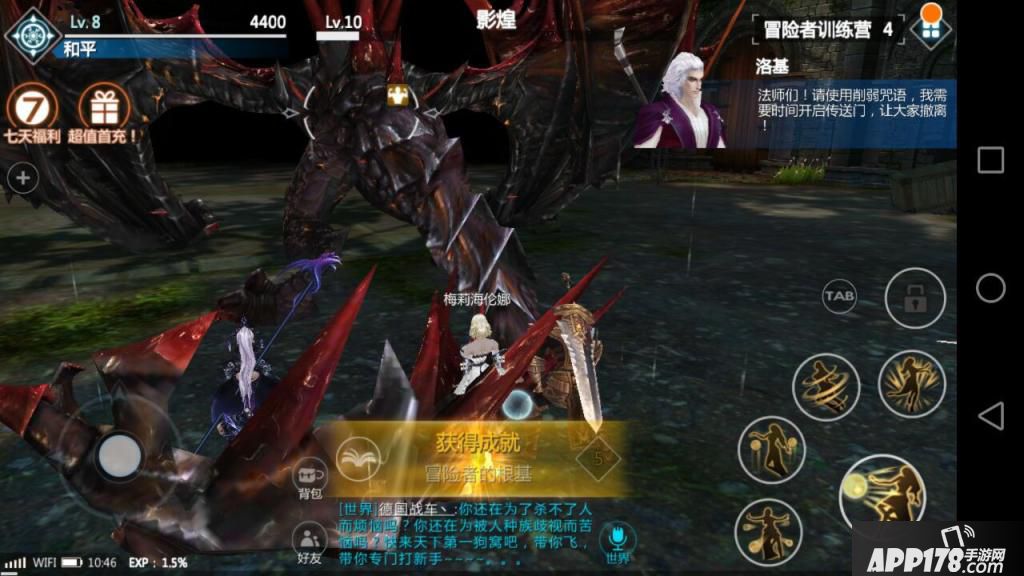Open the player class emblem portrait
The height and width of the screenshot is (576, 1024).
tap(33, 34)
